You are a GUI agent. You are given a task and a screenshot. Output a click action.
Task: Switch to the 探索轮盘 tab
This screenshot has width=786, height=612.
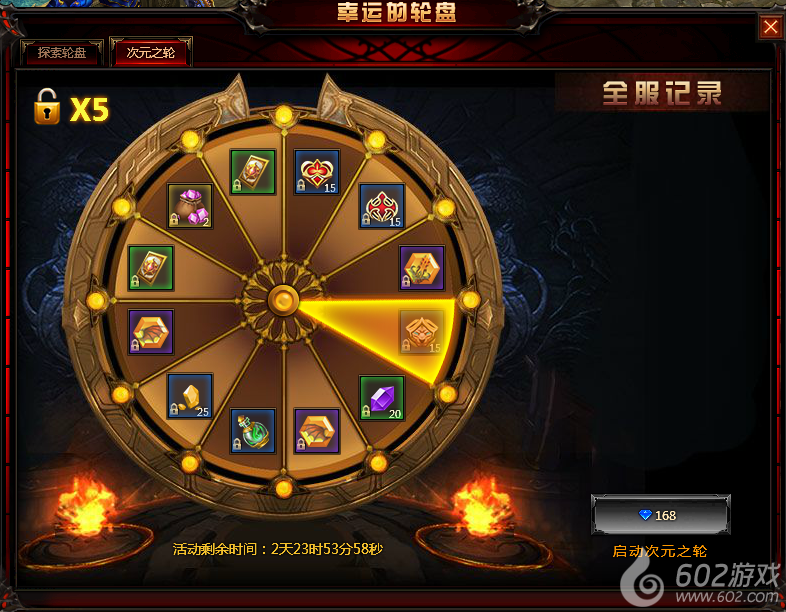point(62,52)
